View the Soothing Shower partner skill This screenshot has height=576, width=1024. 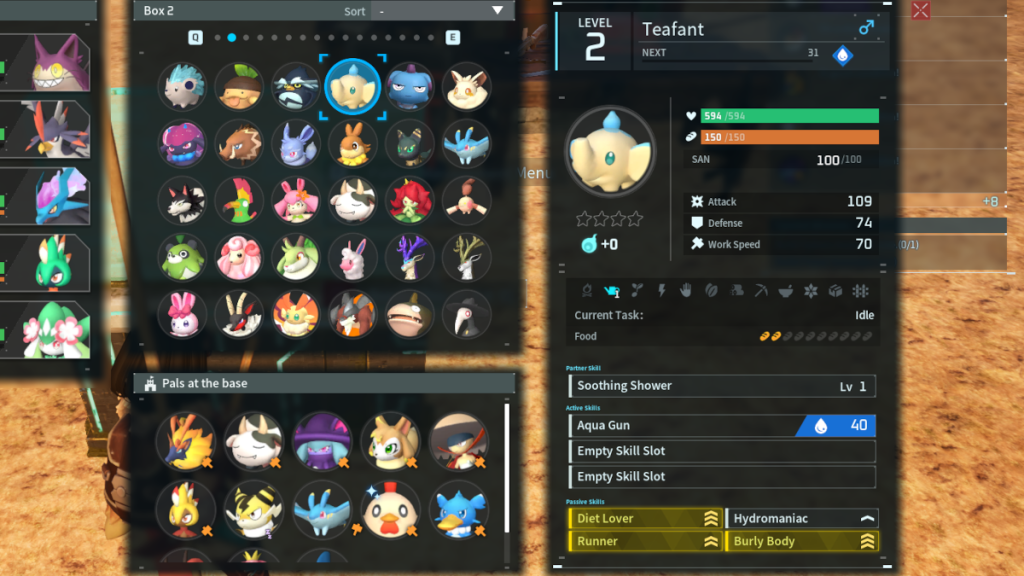[722, 386]
